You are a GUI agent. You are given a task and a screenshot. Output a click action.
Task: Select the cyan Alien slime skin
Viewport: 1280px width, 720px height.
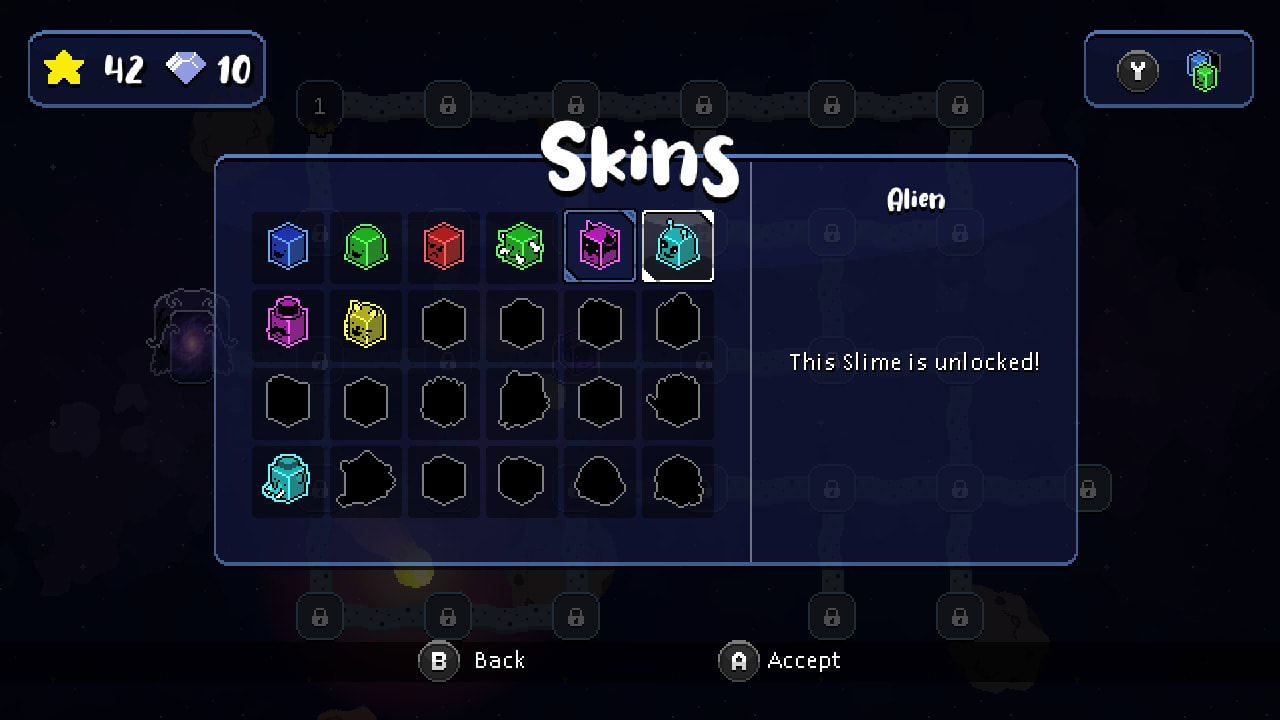point(678,246)
